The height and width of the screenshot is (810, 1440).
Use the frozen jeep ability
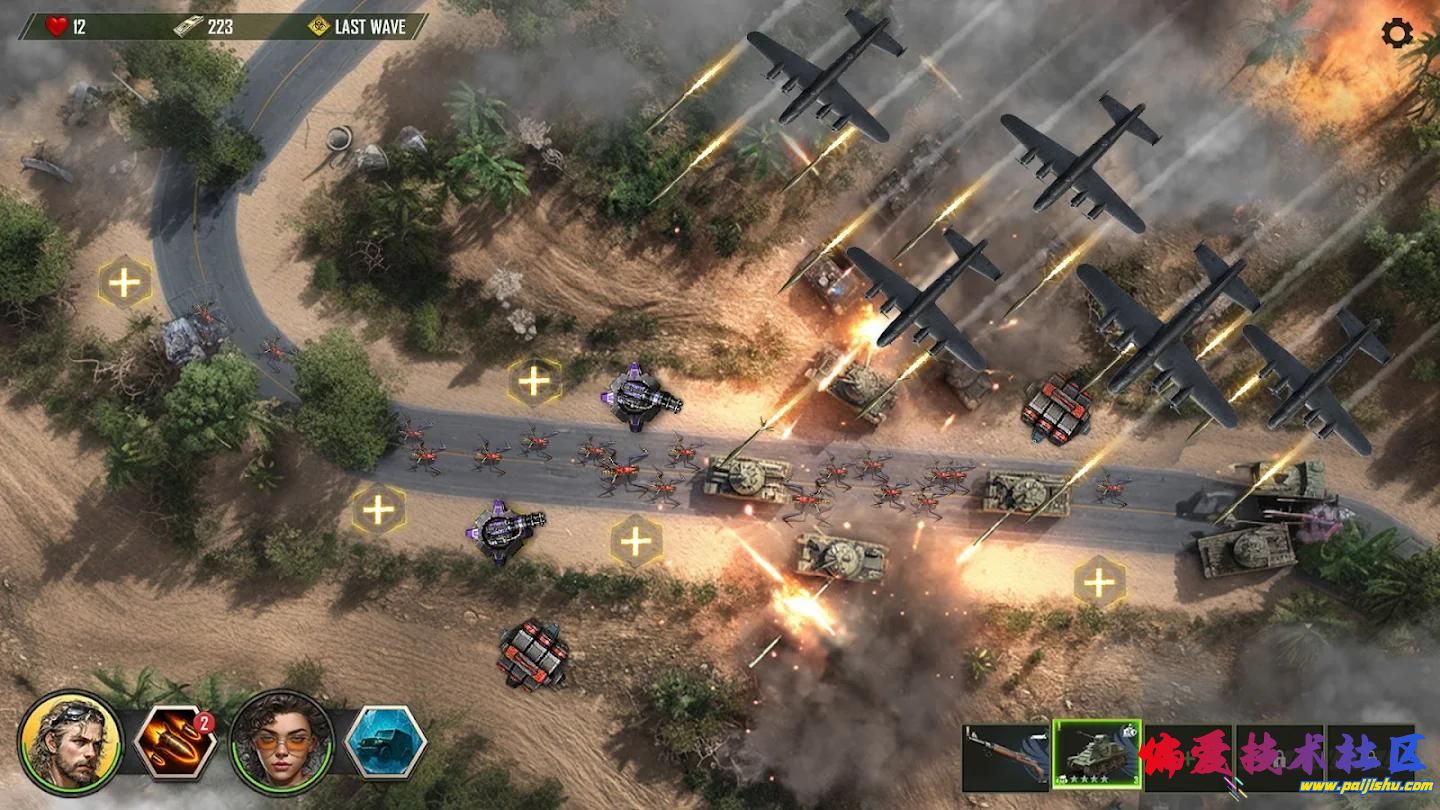tap(386, 742)
